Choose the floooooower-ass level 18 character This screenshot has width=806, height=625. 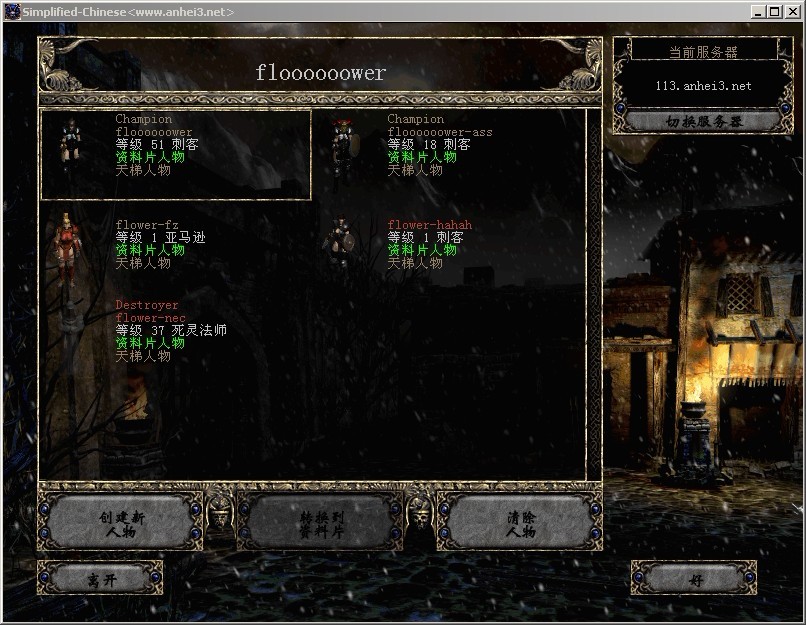coord(440,145)
